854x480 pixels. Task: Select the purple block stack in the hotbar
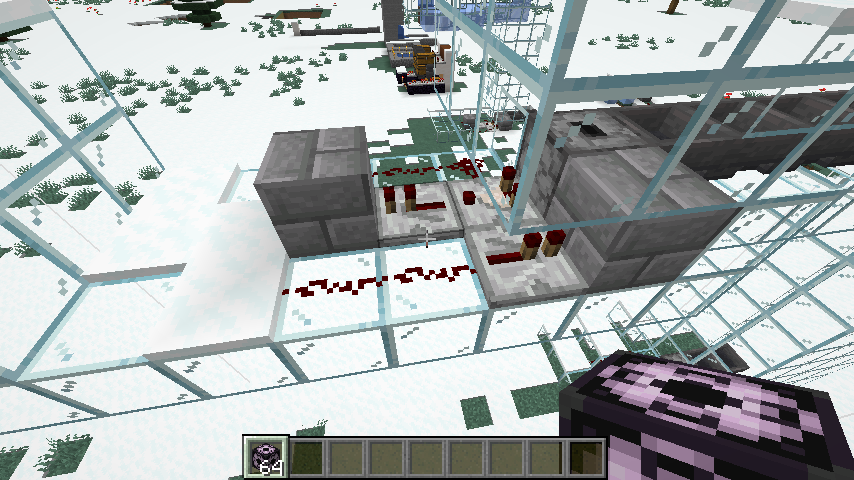pos(267,456)
